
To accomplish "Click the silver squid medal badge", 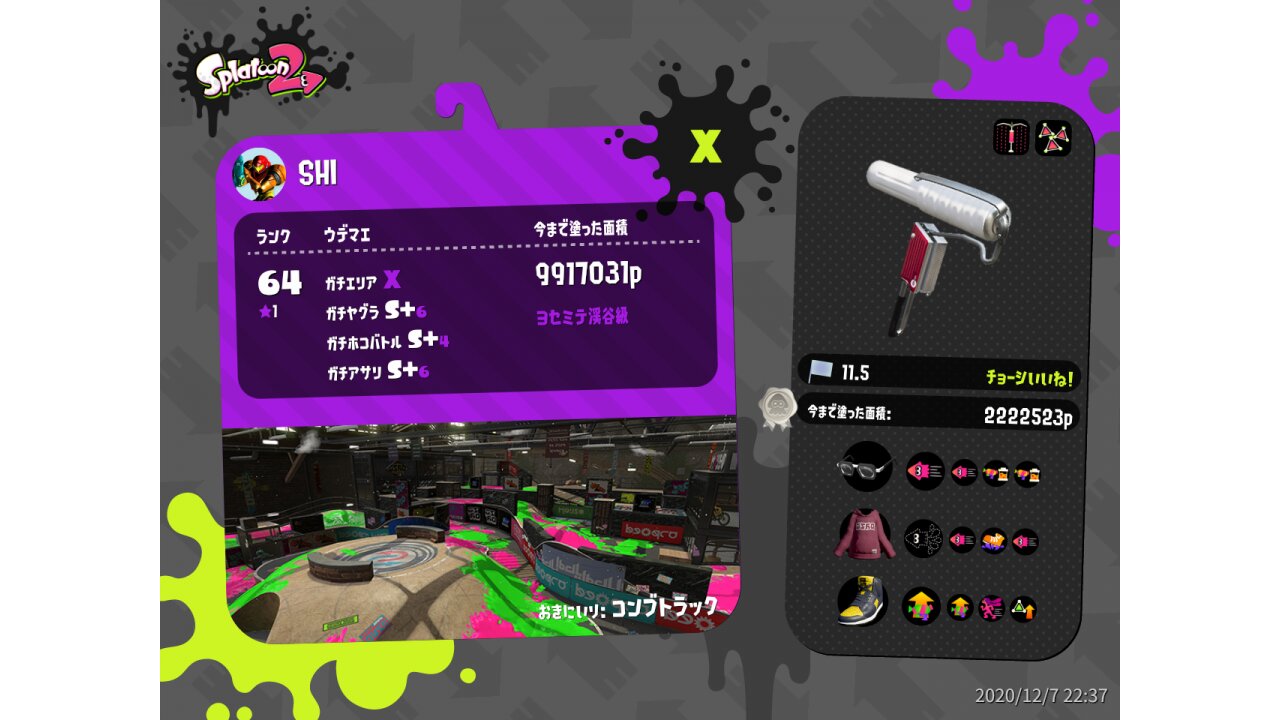I will click(x=776, y=408).
